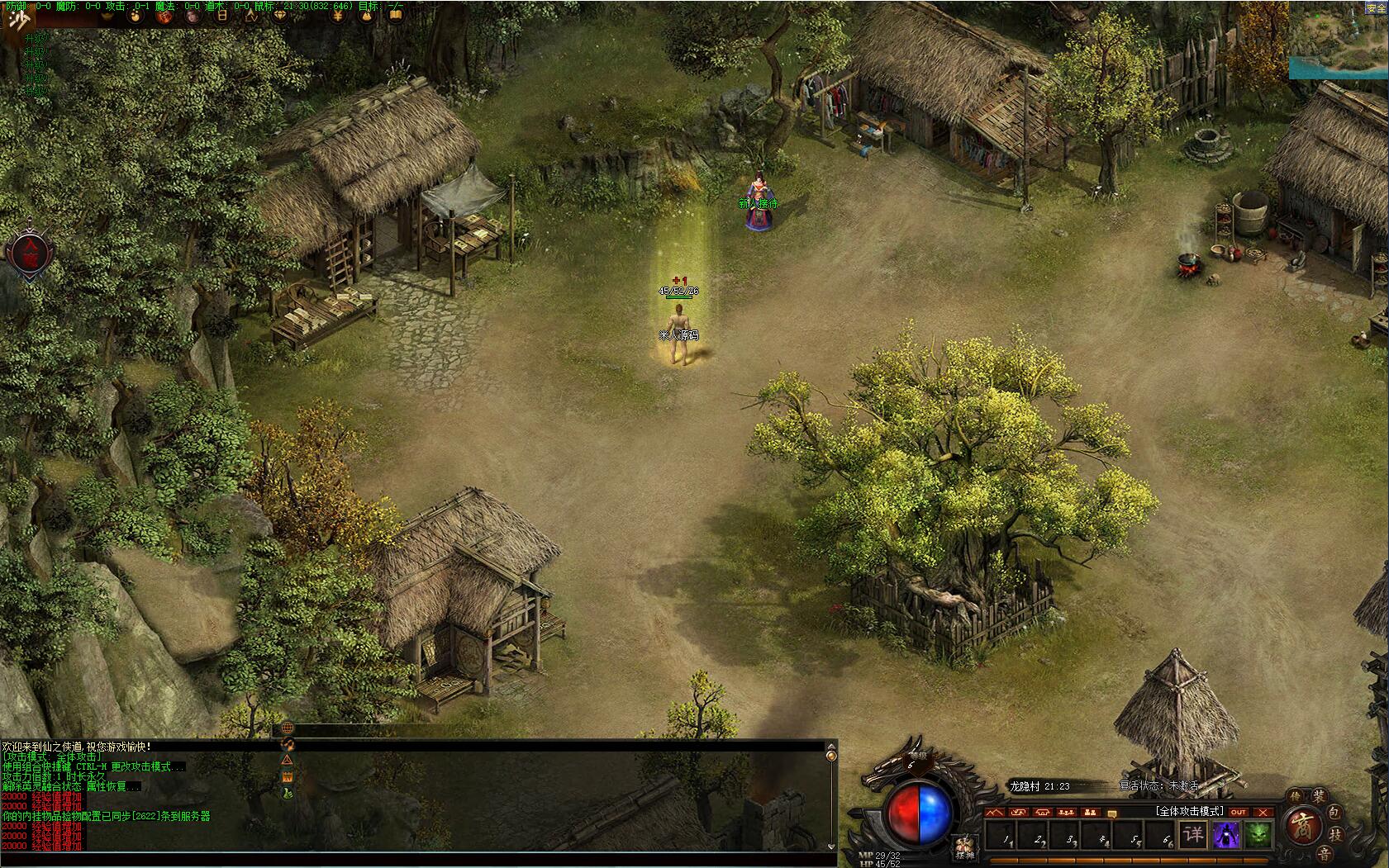Click the LV level-up arrow icon

(250, 15)
